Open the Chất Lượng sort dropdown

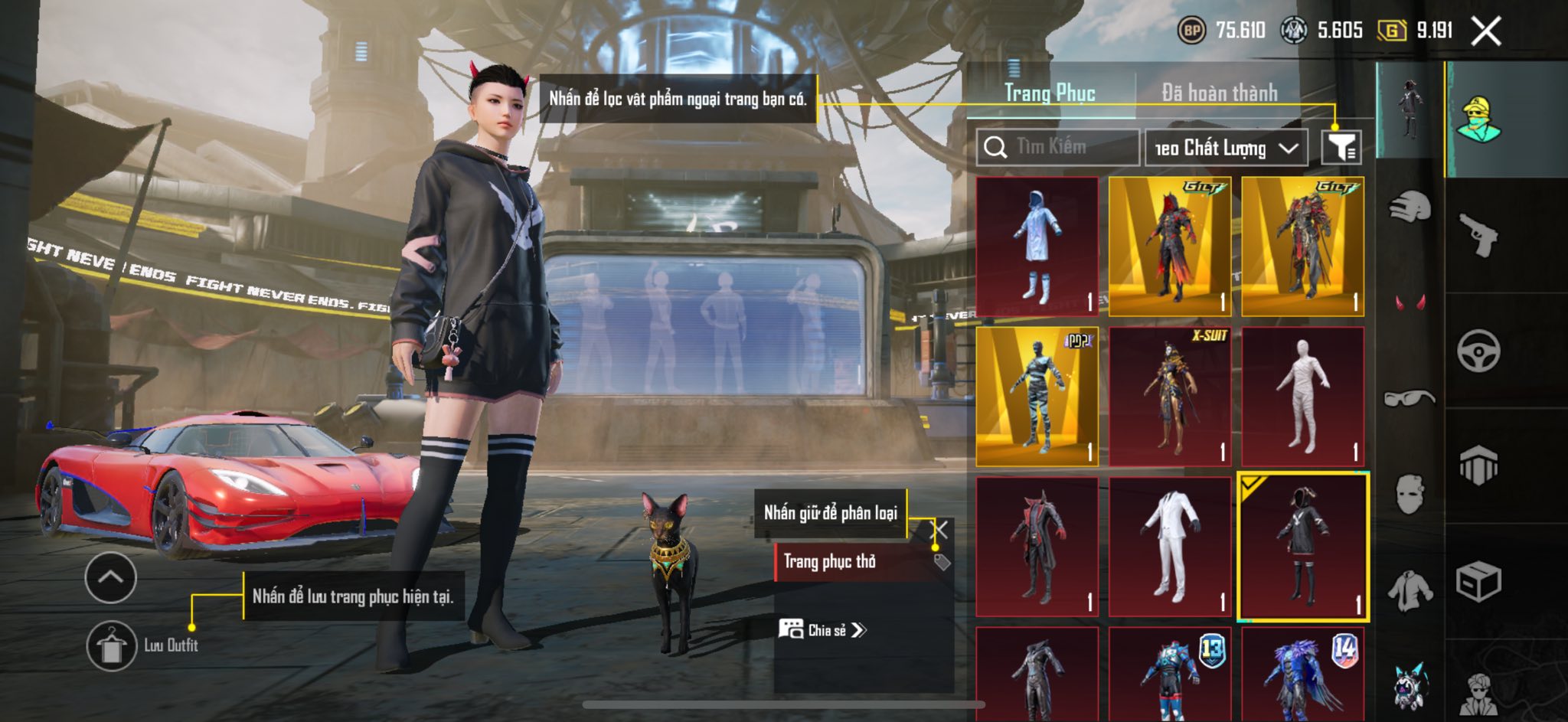1226,148
